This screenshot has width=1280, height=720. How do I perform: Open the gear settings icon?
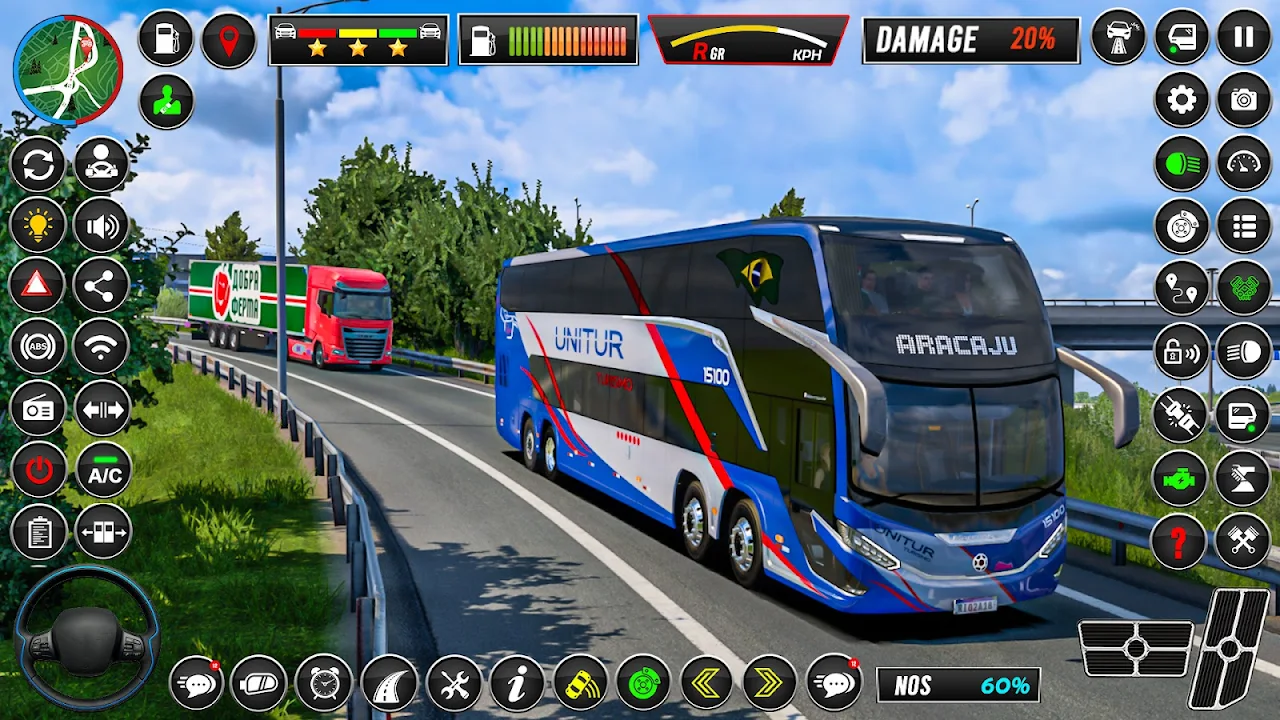tap(1181, 100)
